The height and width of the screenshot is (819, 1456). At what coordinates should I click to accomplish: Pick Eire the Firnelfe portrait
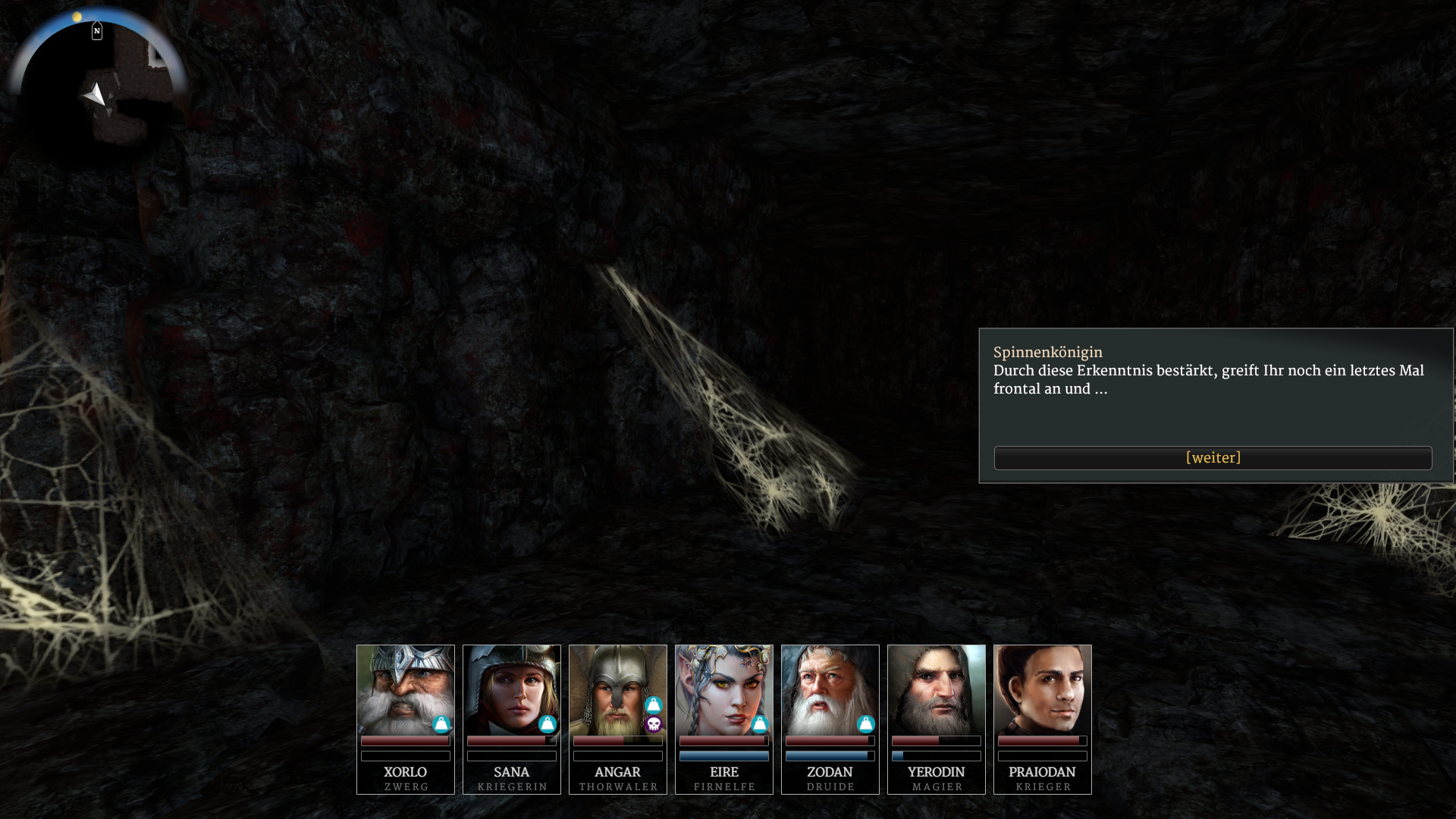[x=723, y=690]
